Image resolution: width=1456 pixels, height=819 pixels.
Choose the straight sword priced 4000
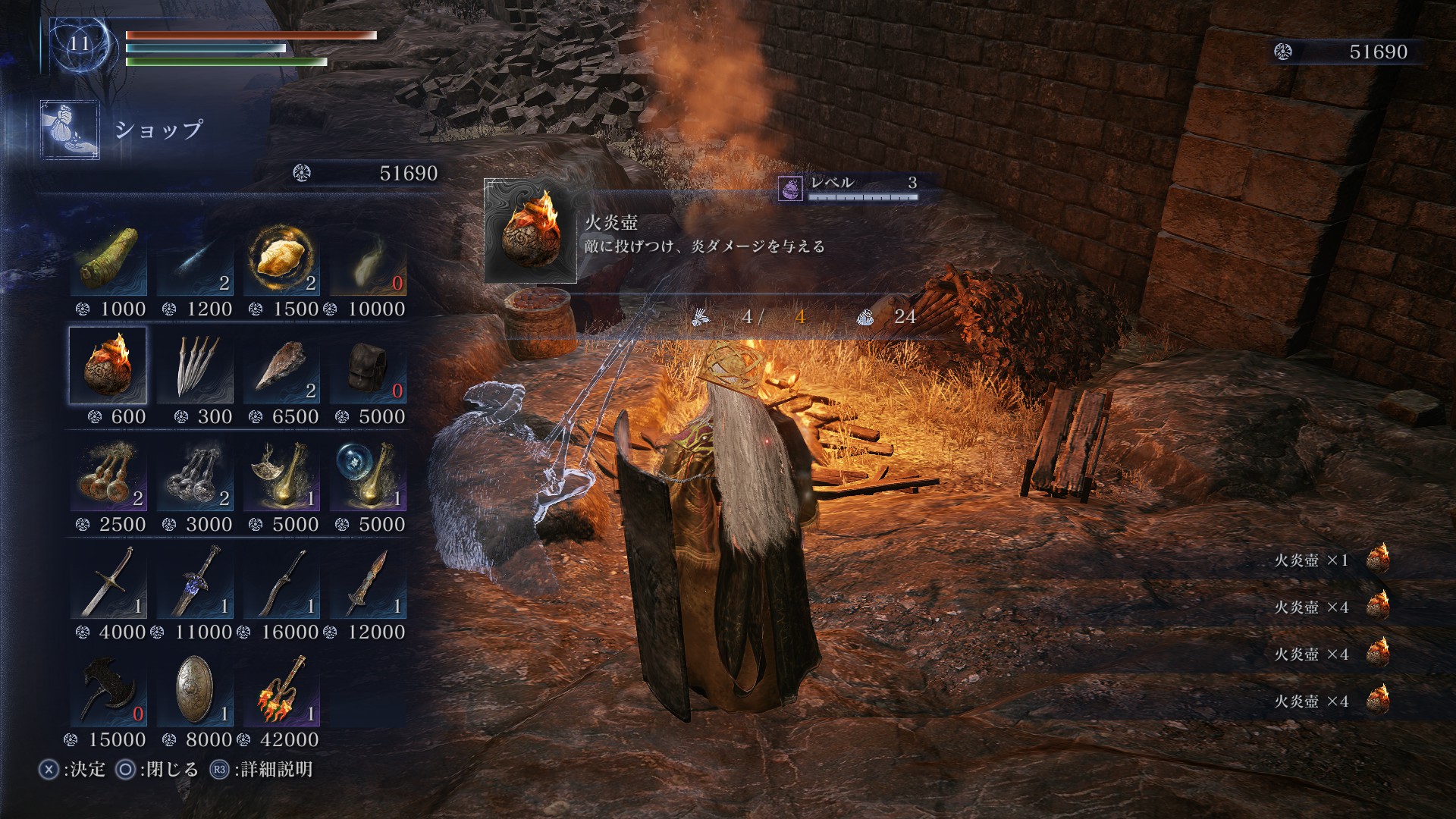coord(108,581)
